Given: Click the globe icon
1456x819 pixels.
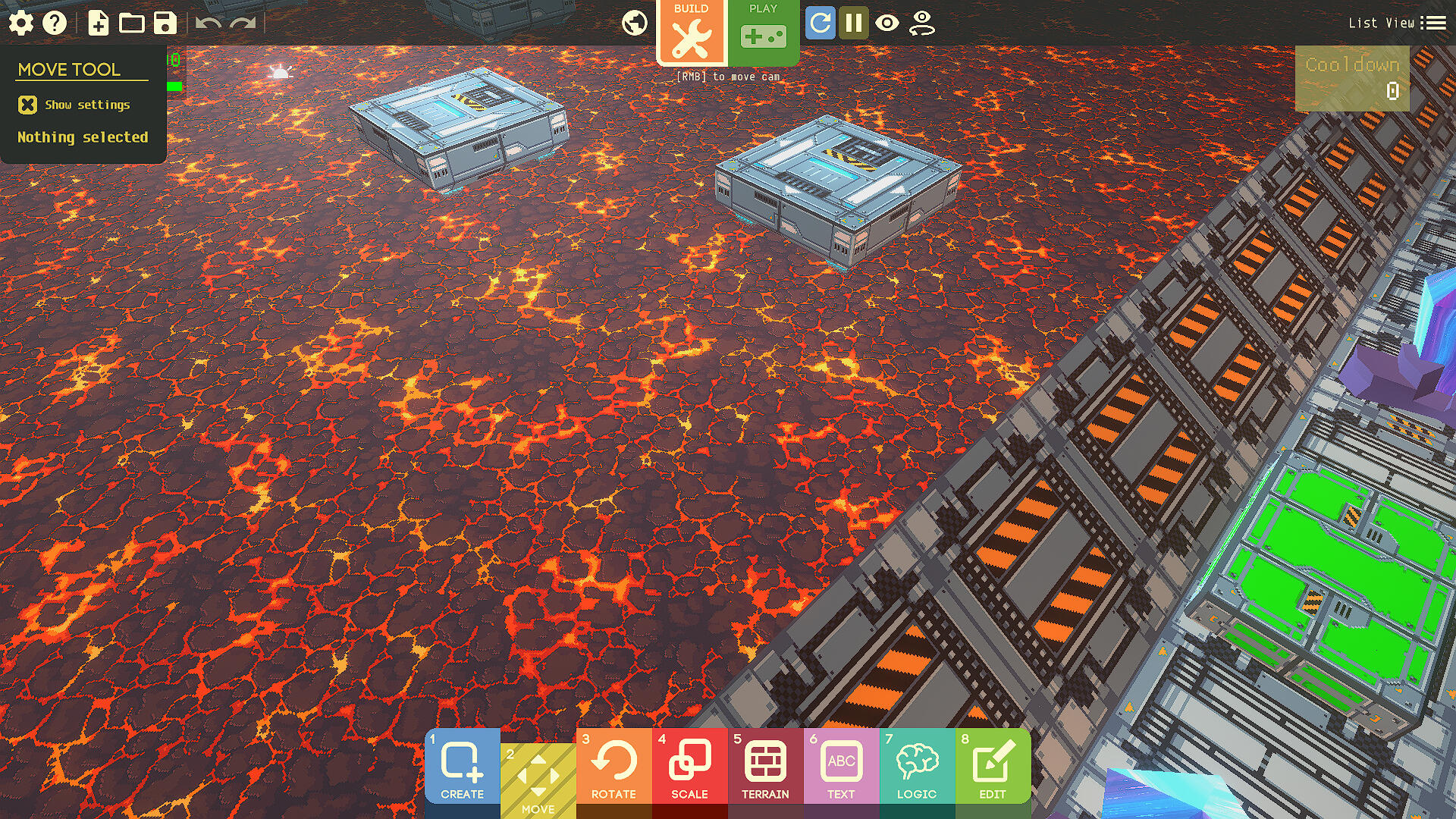Looking at the screenshot, I should (635, 23).
